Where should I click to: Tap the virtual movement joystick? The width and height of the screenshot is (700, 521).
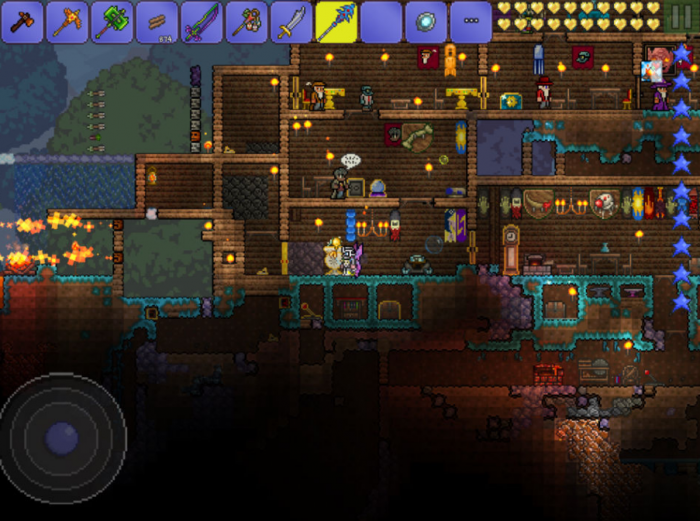[62, 437]
